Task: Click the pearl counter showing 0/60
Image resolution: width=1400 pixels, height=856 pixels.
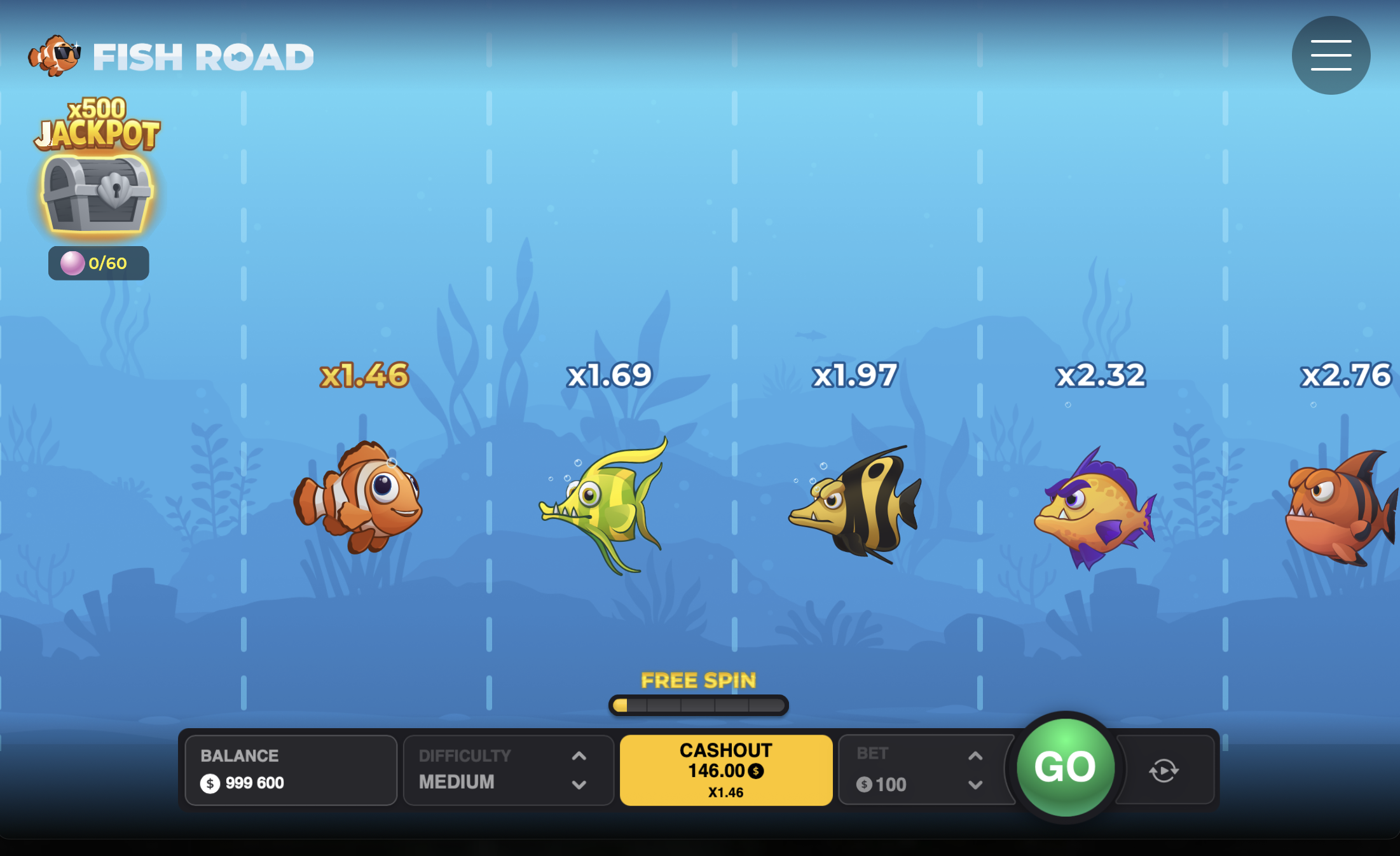Action: (x=98, y=263)
